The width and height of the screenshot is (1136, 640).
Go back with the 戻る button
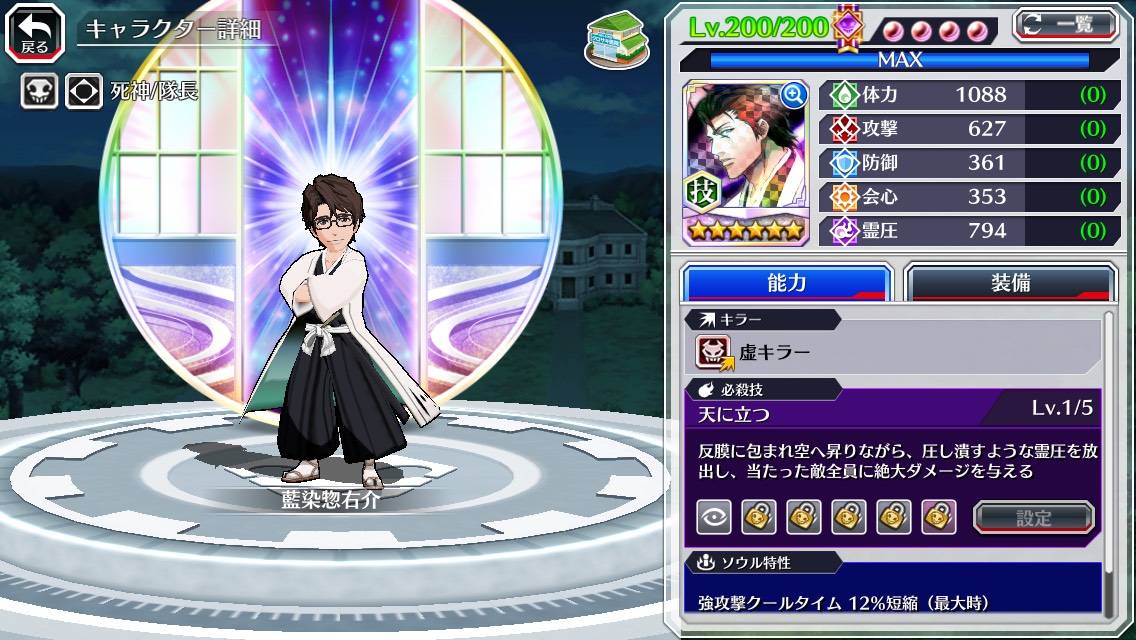tap(35, 31)
